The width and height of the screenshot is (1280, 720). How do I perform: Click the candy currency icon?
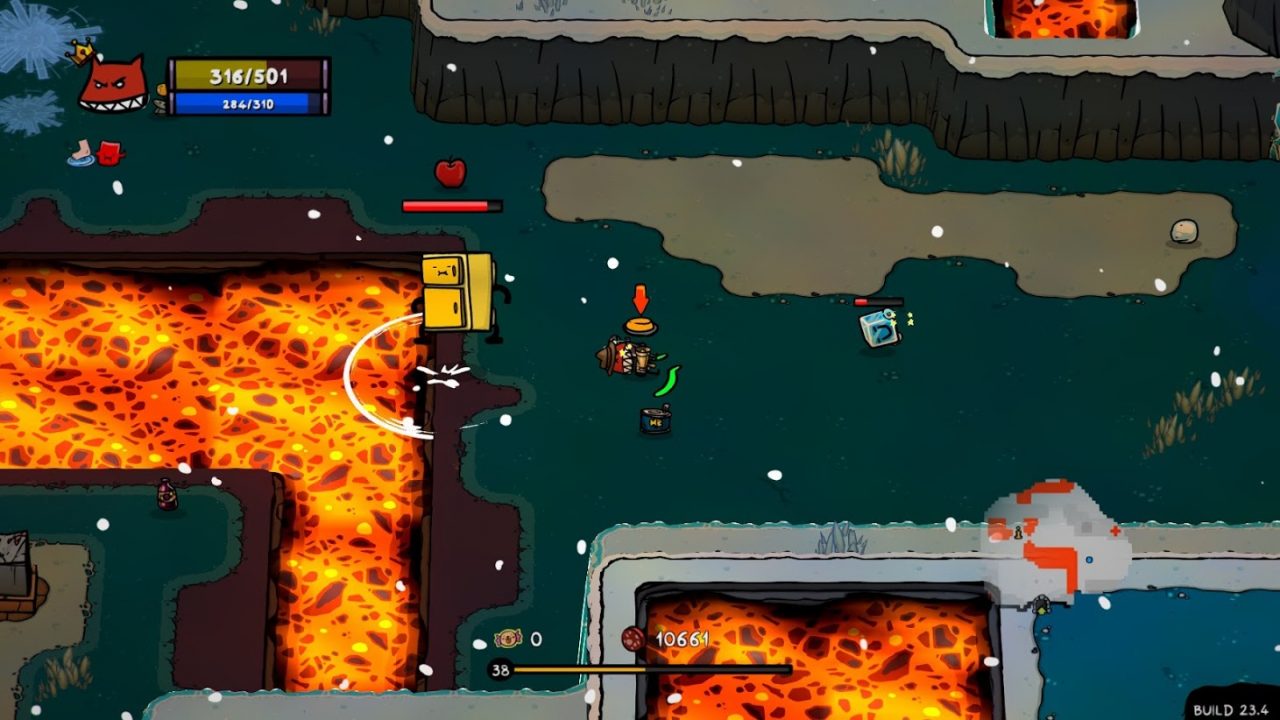click(x=508, y=638)
